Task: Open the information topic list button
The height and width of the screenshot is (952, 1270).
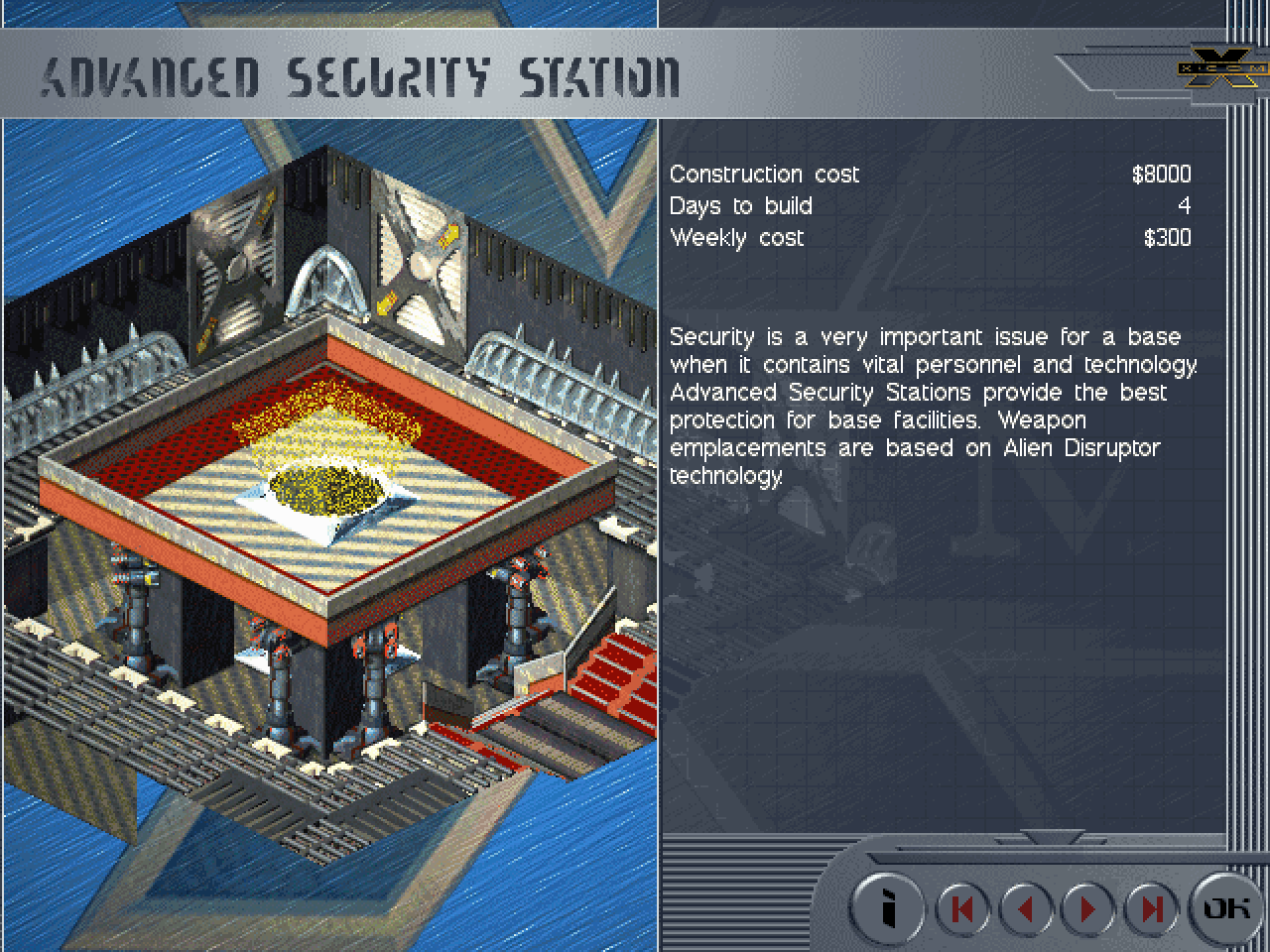Action: click(889, 907)
